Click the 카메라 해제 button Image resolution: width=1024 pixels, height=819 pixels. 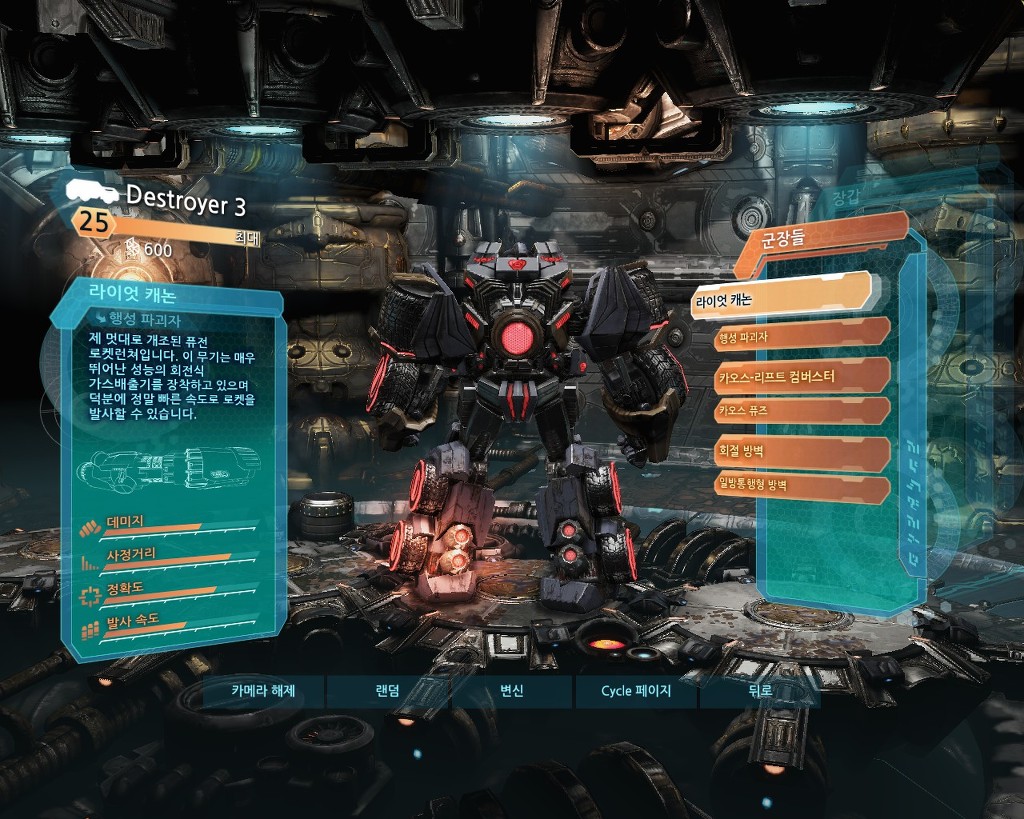[x=263, y=691]
